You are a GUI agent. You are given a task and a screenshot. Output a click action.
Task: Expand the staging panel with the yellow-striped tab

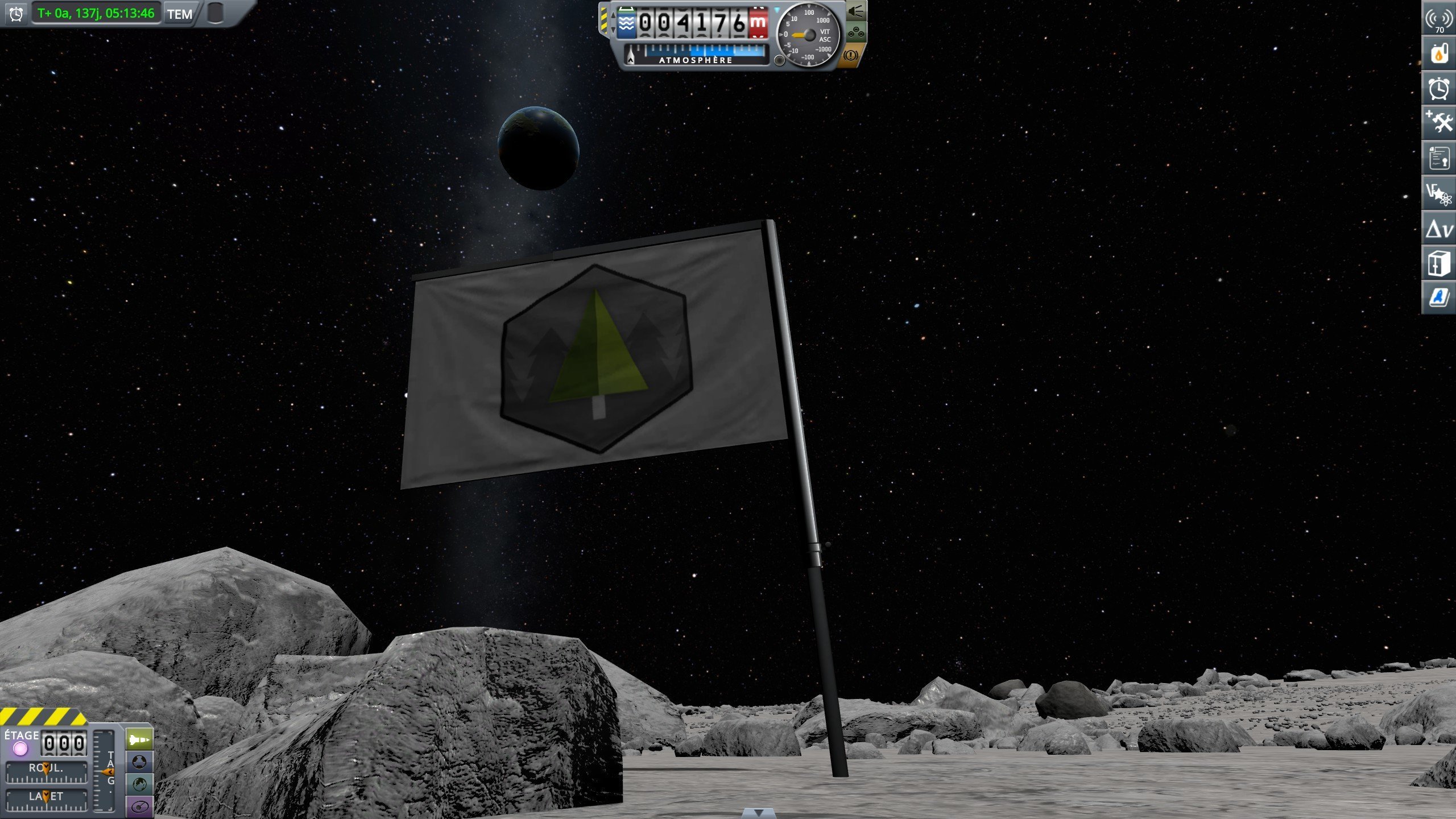[x=43, y=716]
